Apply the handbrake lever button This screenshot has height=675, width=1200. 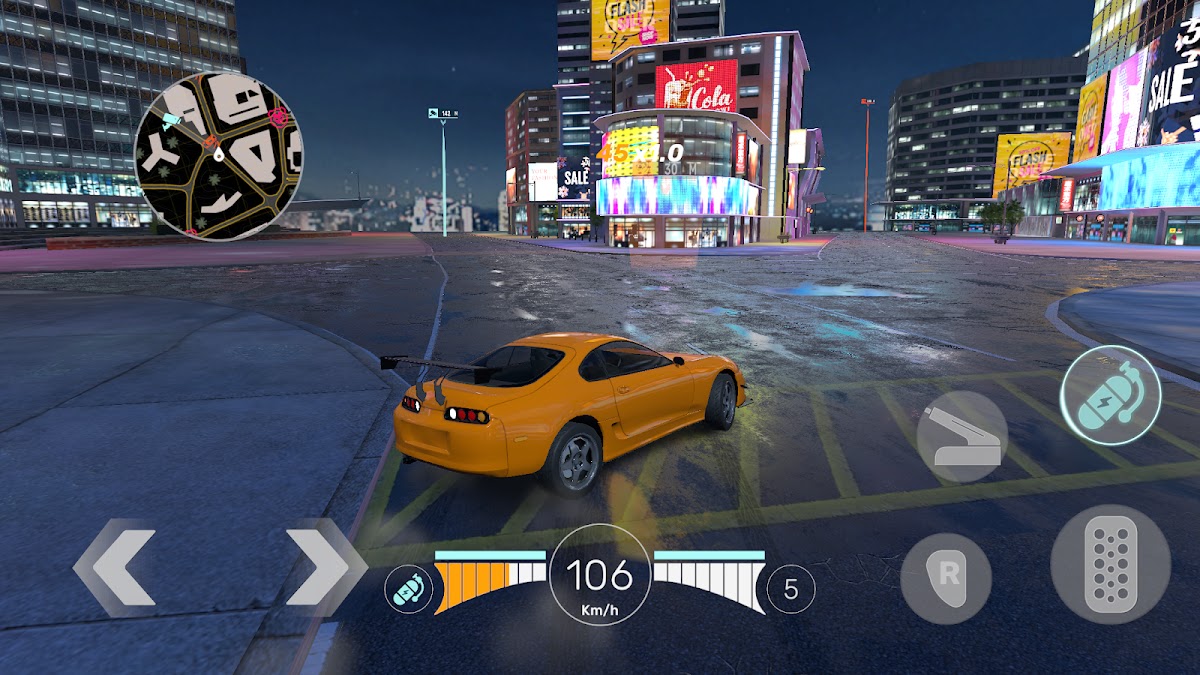962,437
